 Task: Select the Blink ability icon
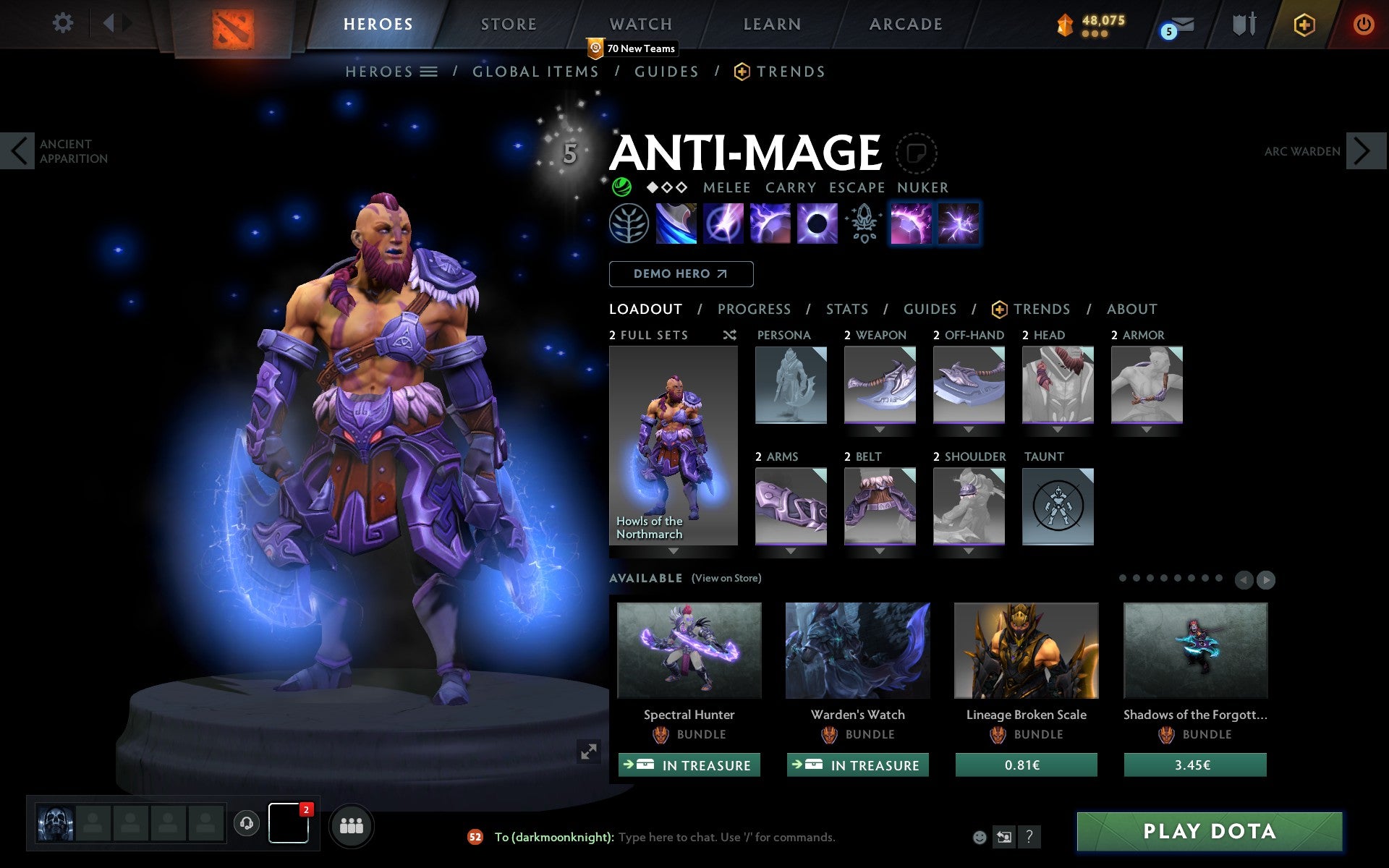point(723,223)
